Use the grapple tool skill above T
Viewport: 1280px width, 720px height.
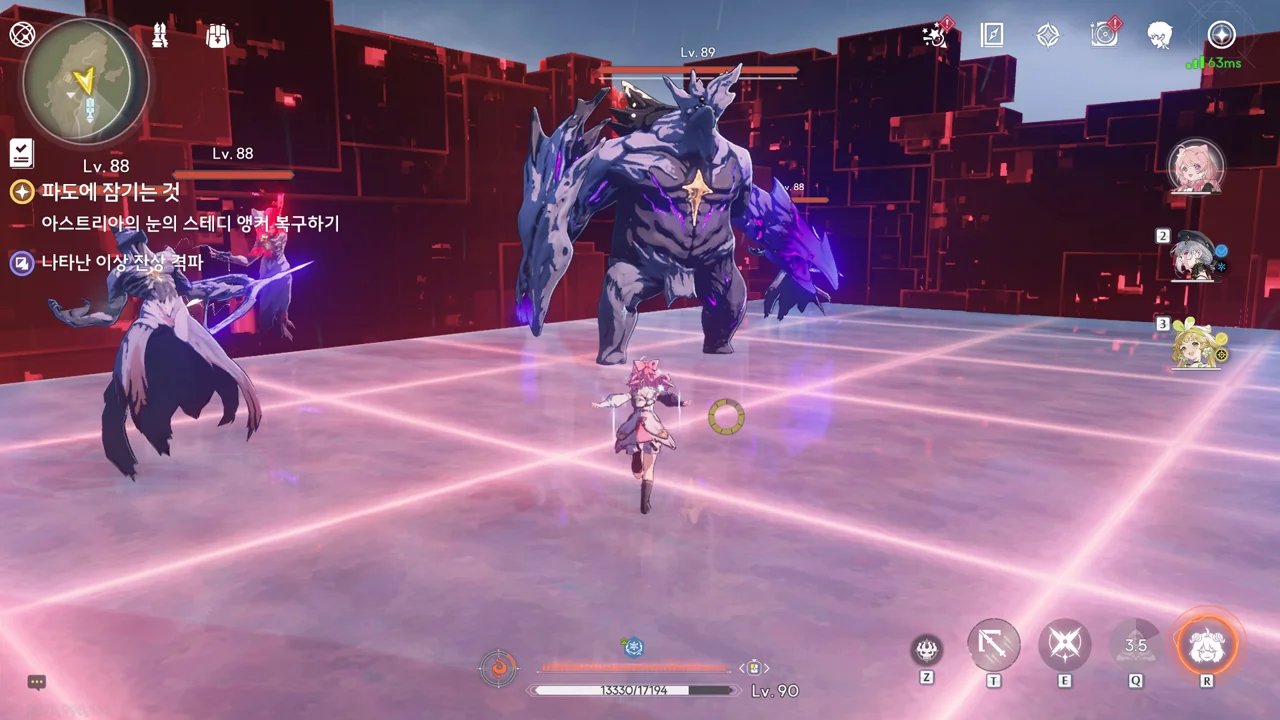coord(993,645)
